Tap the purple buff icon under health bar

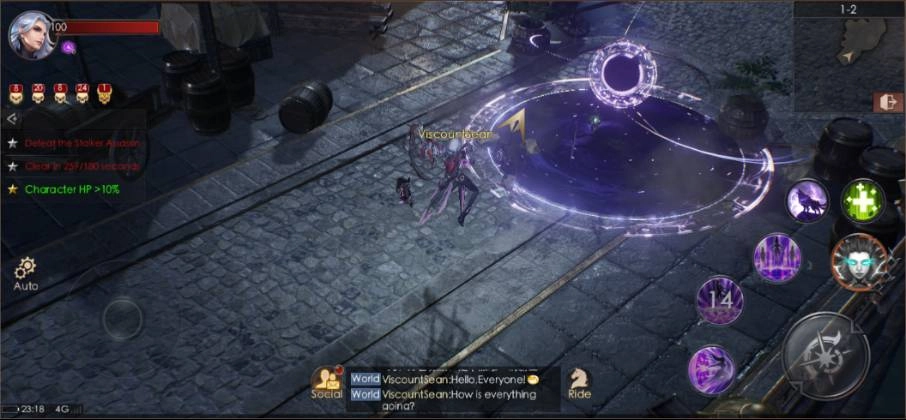(x=68, y=46)
